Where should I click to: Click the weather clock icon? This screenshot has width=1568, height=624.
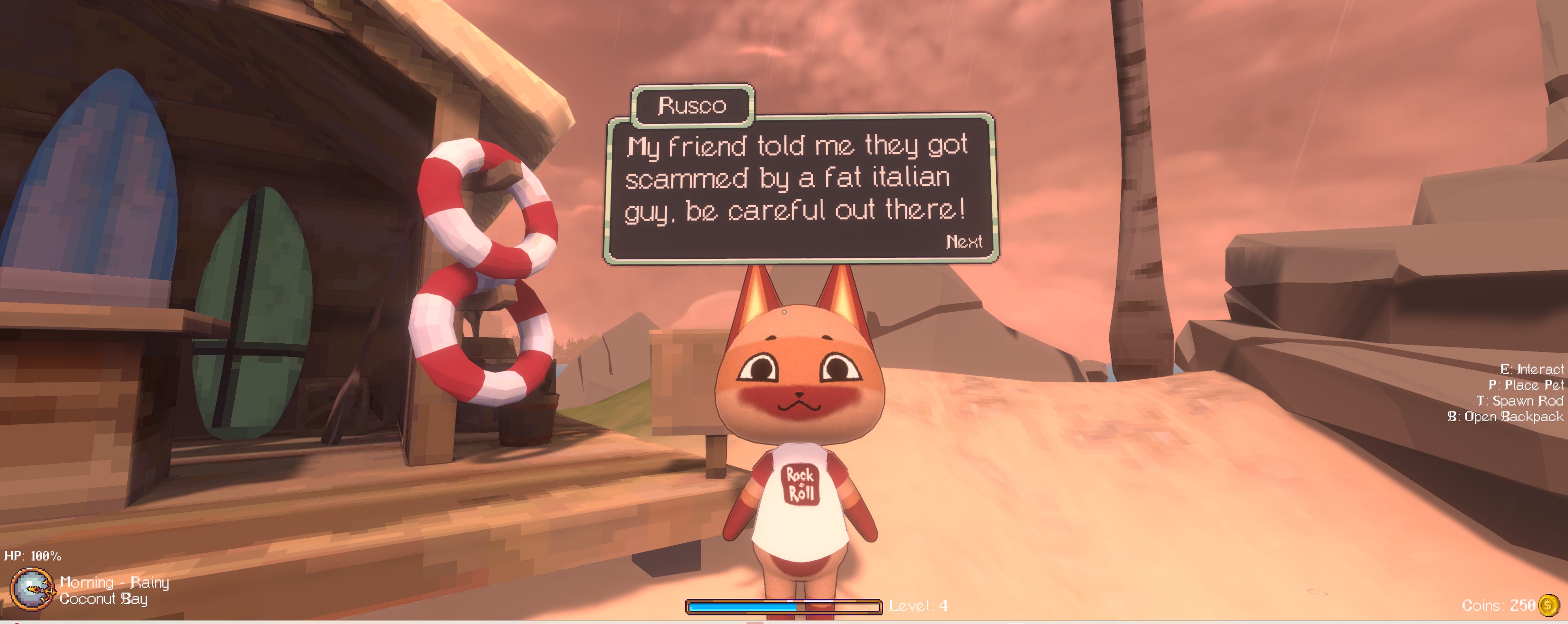[x=31, y=589]
